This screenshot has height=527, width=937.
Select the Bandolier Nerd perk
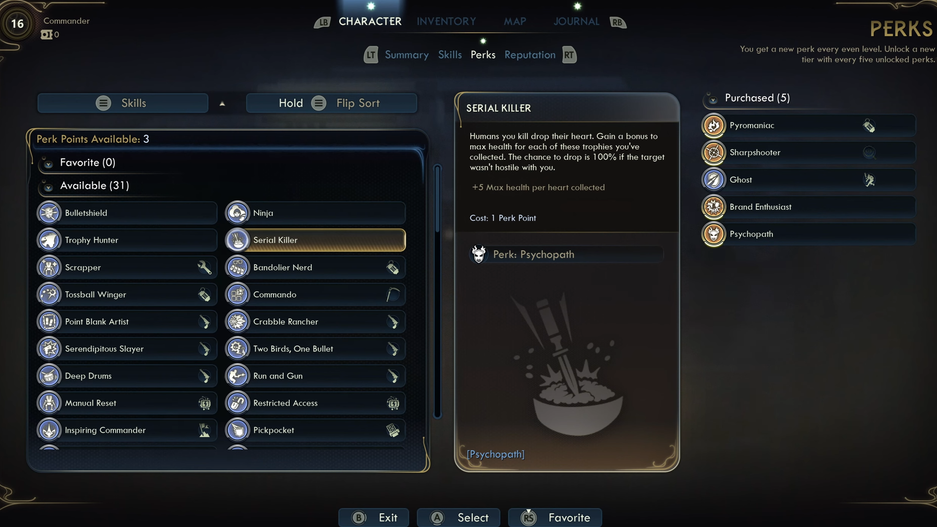(x=315, y=268)
